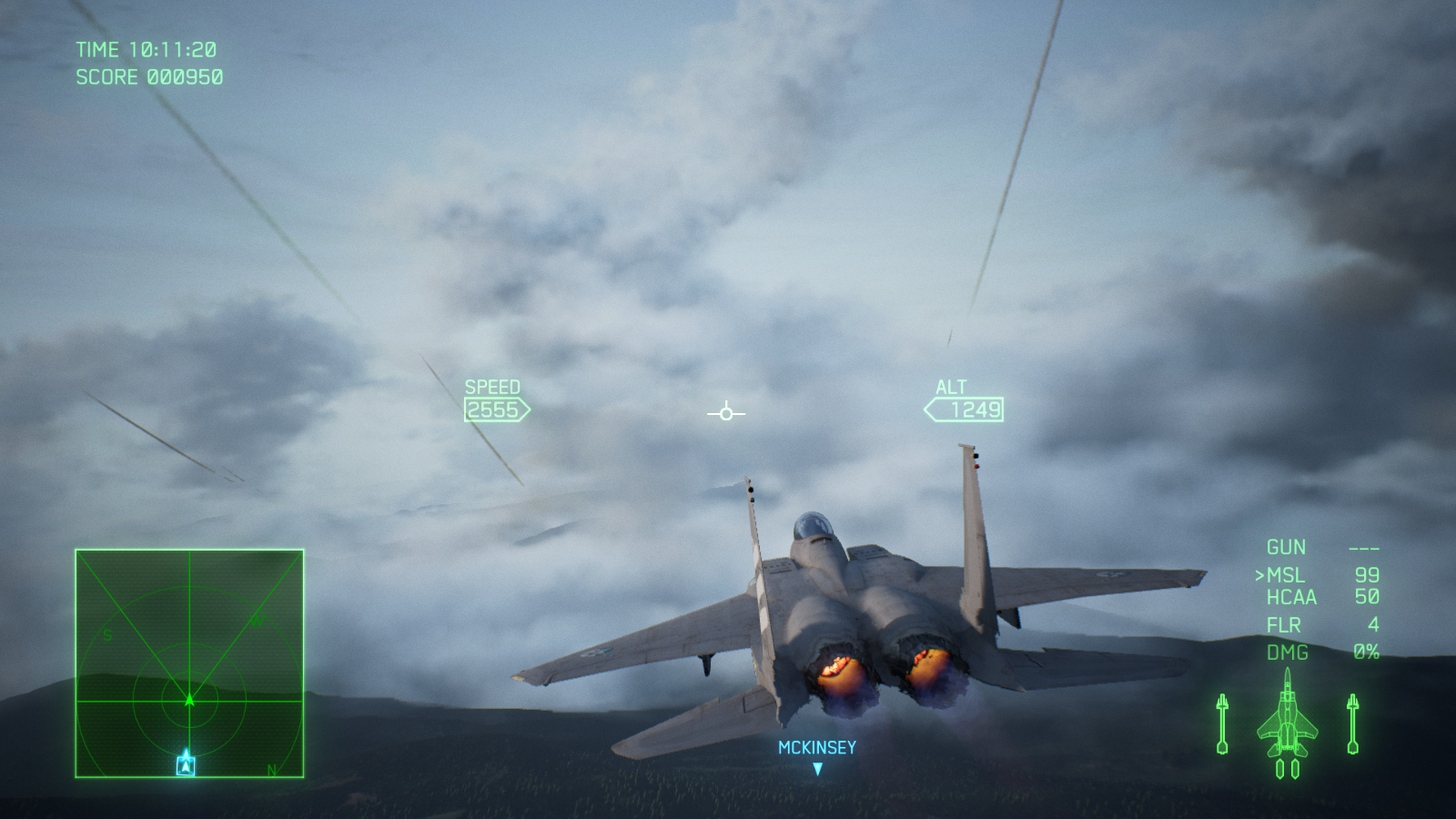Click the blue ally blip on radar

pos(186,763)
